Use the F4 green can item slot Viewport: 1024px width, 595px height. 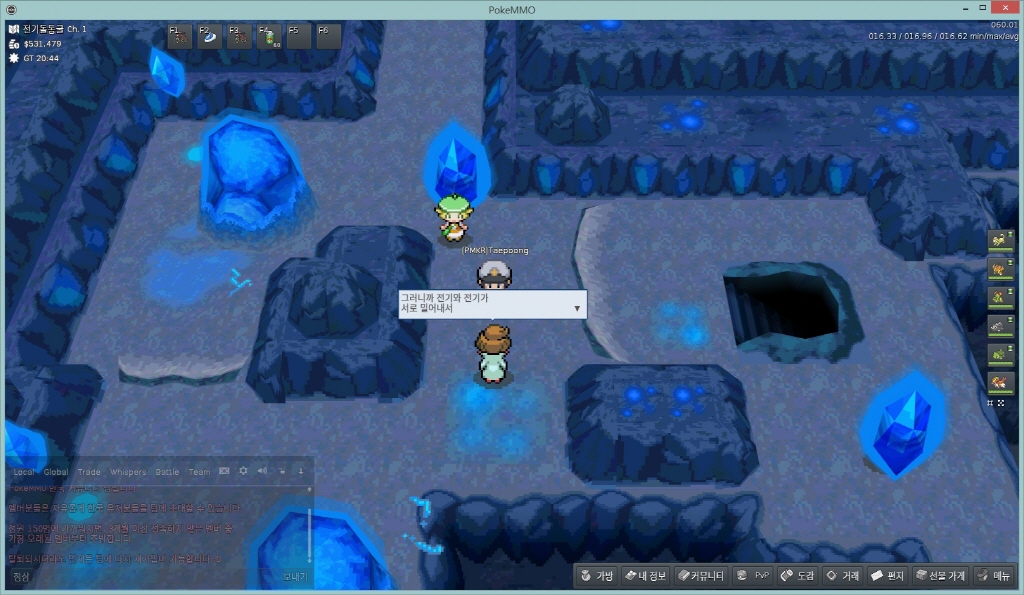coord(270,37)
